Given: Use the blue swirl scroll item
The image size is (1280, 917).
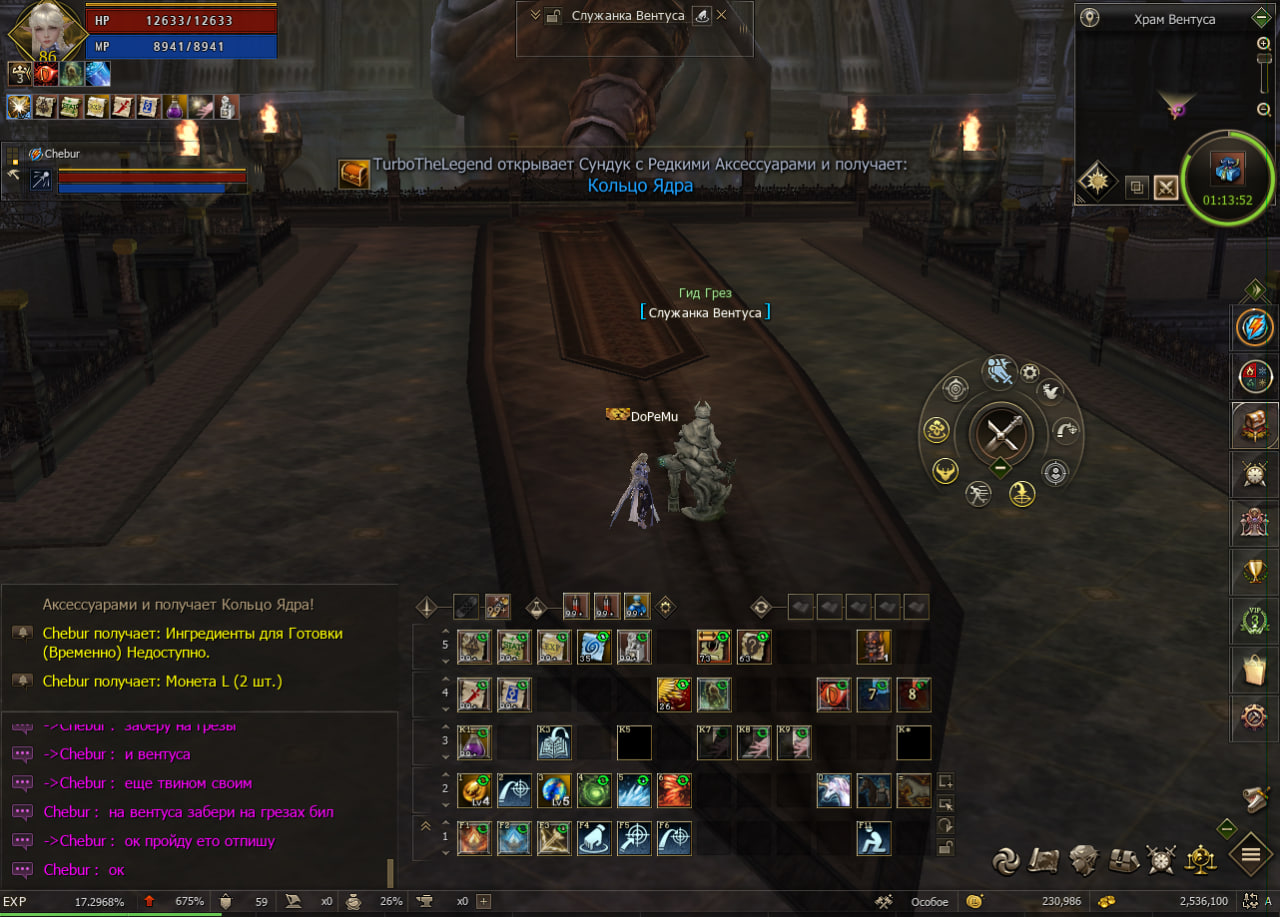Looking at the screenshot, I should pyautogui.click(x=594, y=647).
